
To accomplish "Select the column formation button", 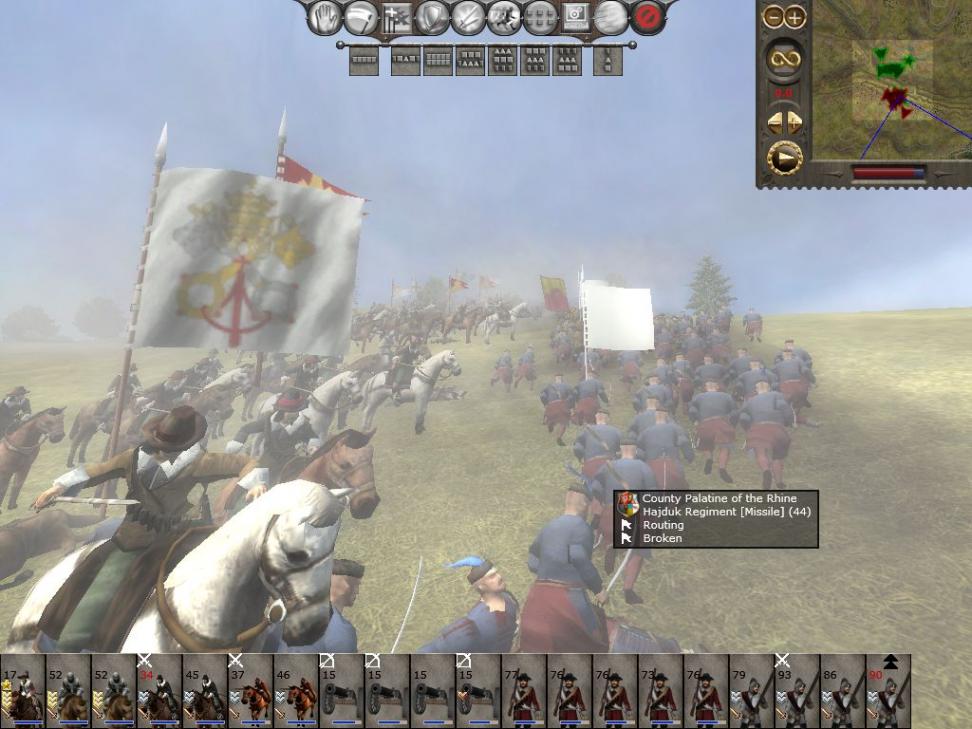I will pyautogui.click(x=607, y=61).
